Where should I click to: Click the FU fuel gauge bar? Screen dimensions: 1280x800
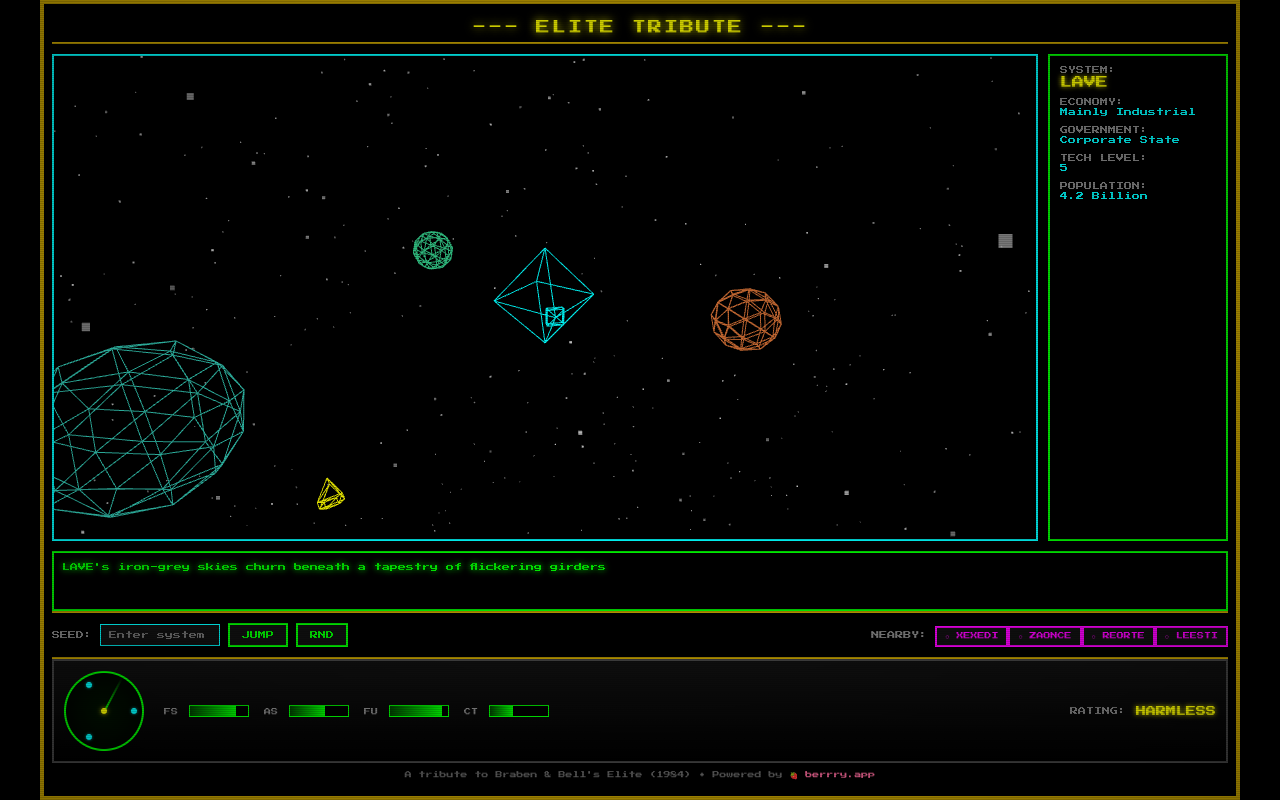pyautogui.click(x=418, y=711)
